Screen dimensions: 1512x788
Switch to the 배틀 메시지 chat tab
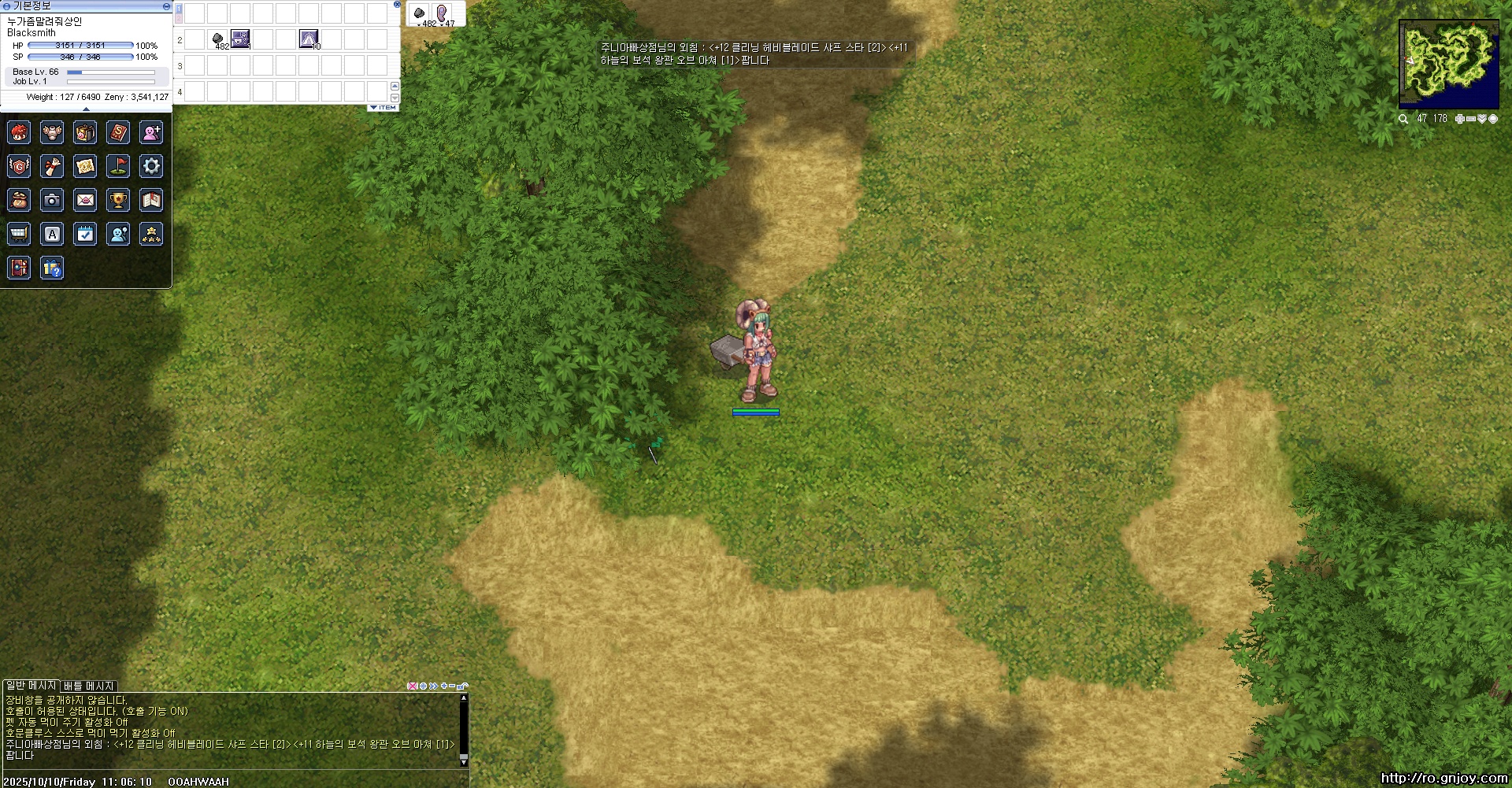[x=89, y=686]
